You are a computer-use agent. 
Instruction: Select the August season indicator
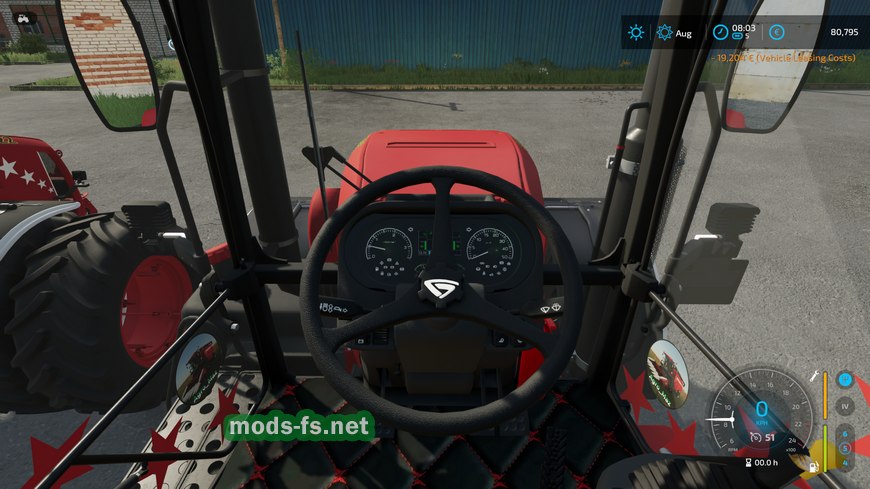point(665,32)
